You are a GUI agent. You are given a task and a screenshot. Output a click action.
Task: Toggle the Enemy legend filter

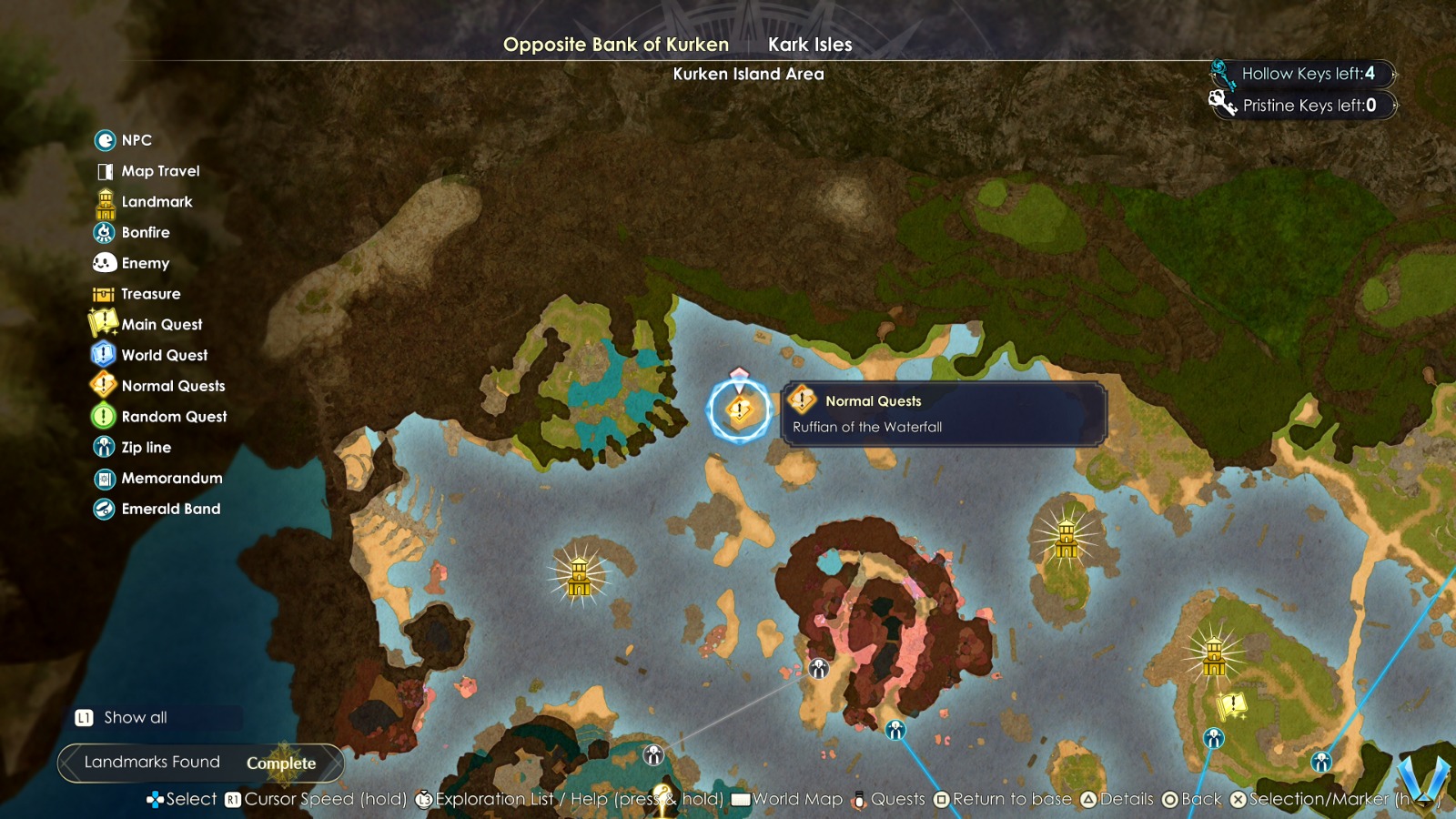click(146, 264)
